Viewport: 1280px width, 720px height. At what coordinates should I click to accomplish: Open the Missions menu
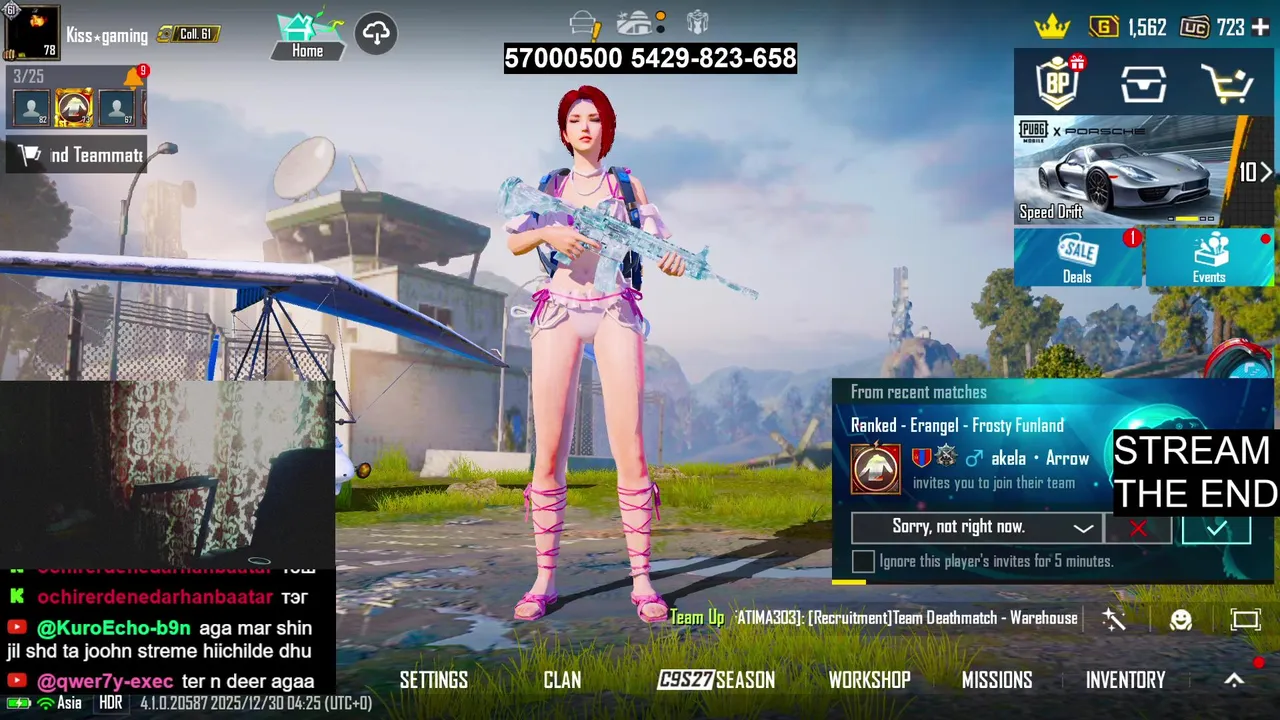tap(997, 680)
